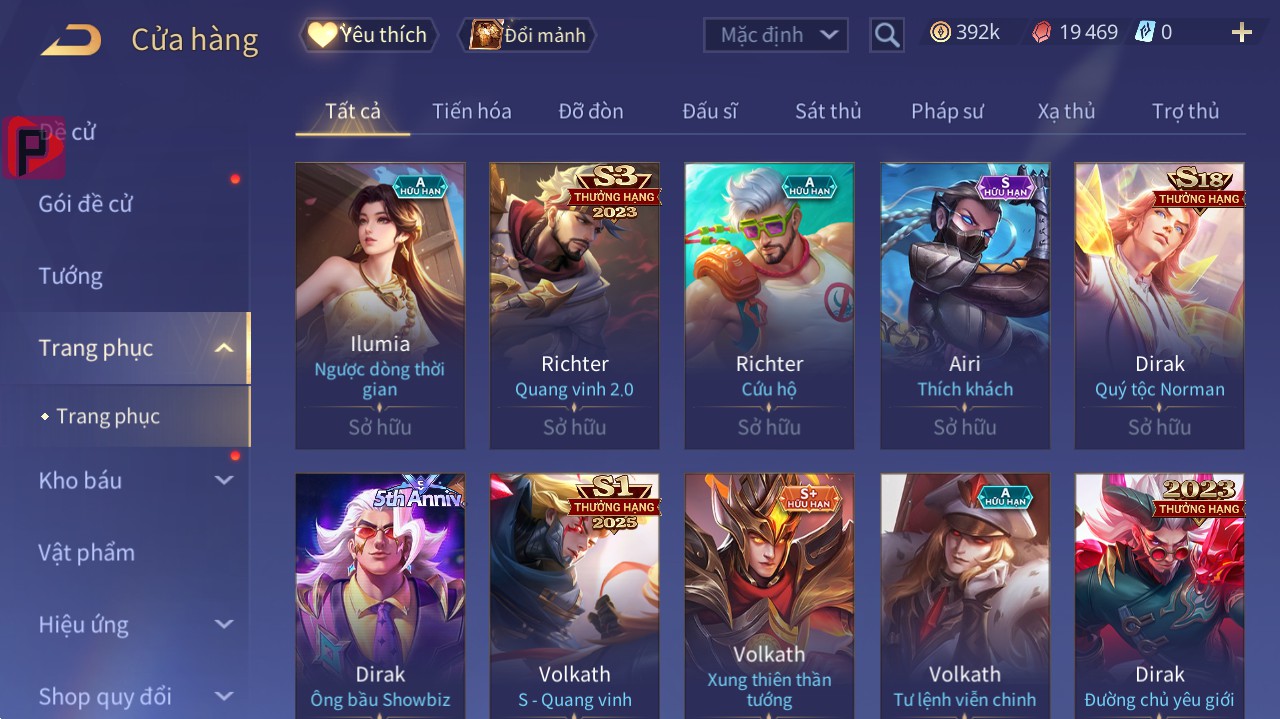
Task: Filter by the Sát thủ tab
Action: point(828,111)
